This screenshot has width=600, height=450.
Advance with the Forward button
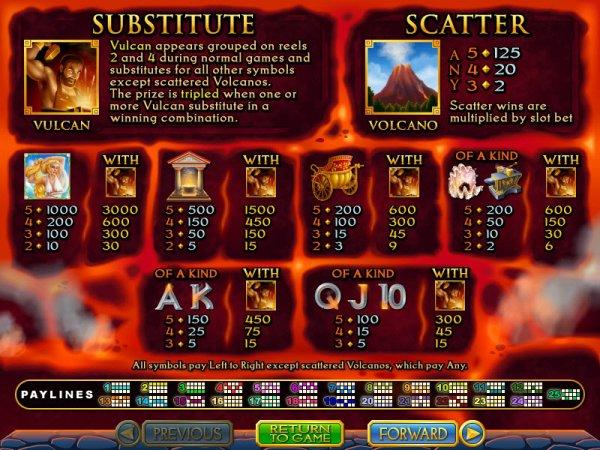412,433
